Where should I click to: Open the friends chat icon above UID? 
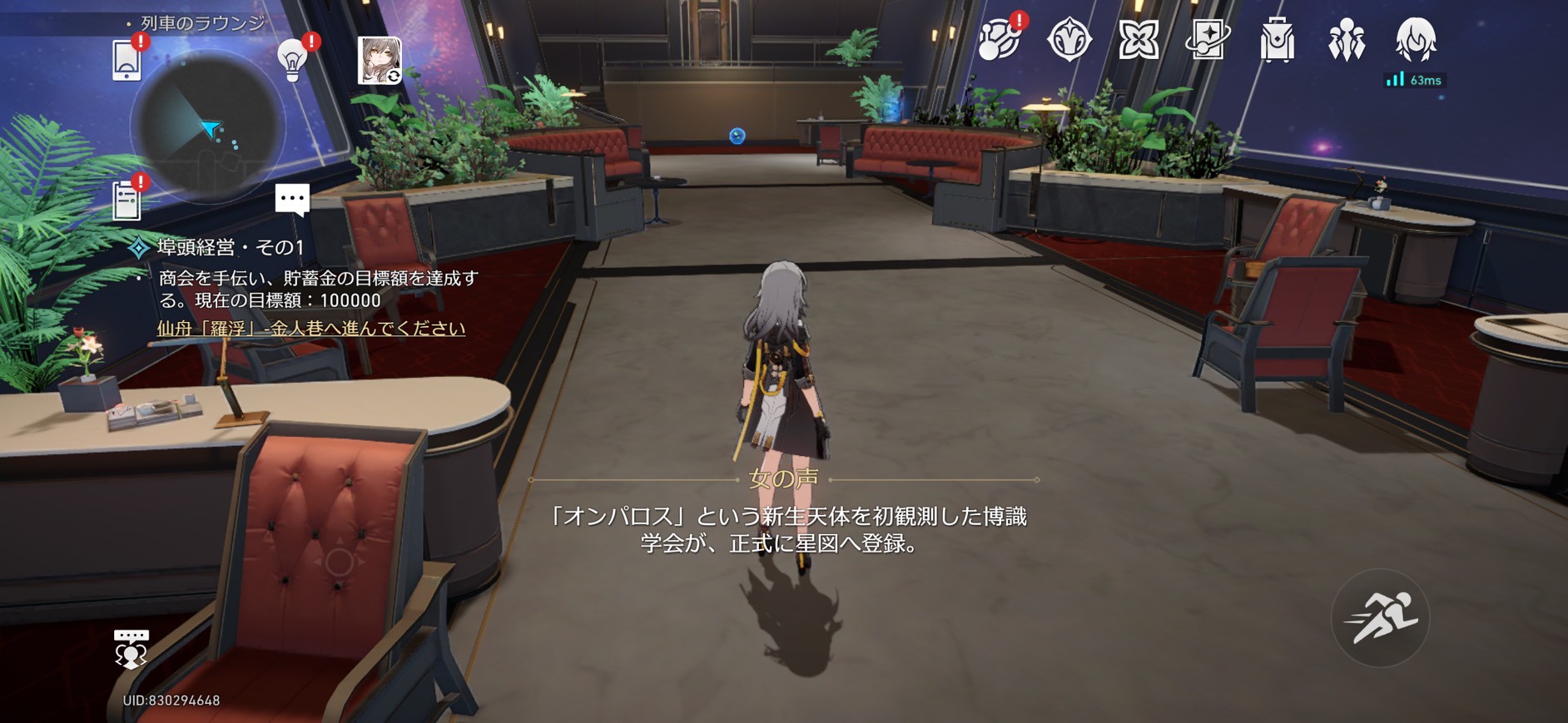tap(131, 649)
